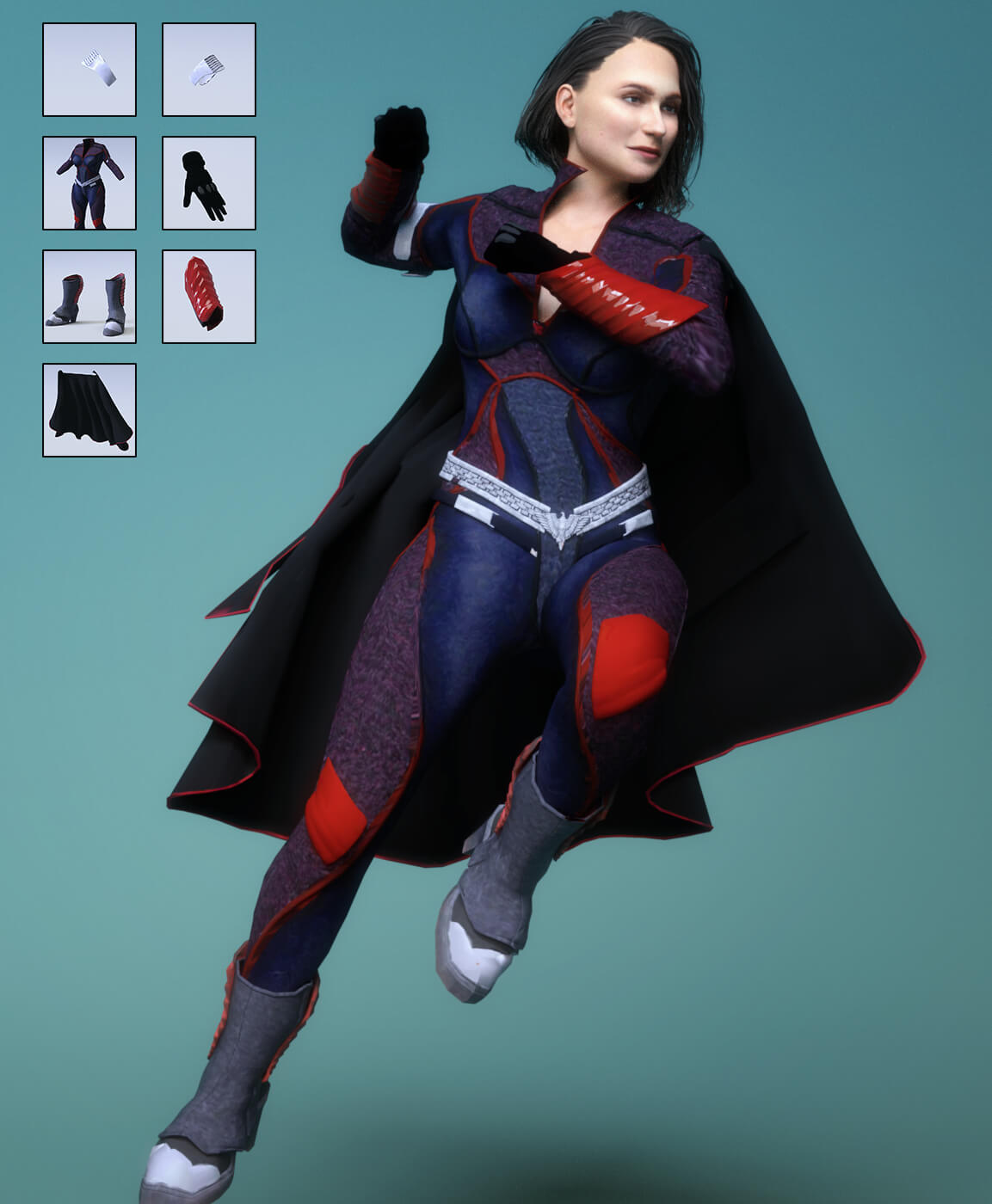
Task: Open the black cape thumbnail
Action: (89, 410)
